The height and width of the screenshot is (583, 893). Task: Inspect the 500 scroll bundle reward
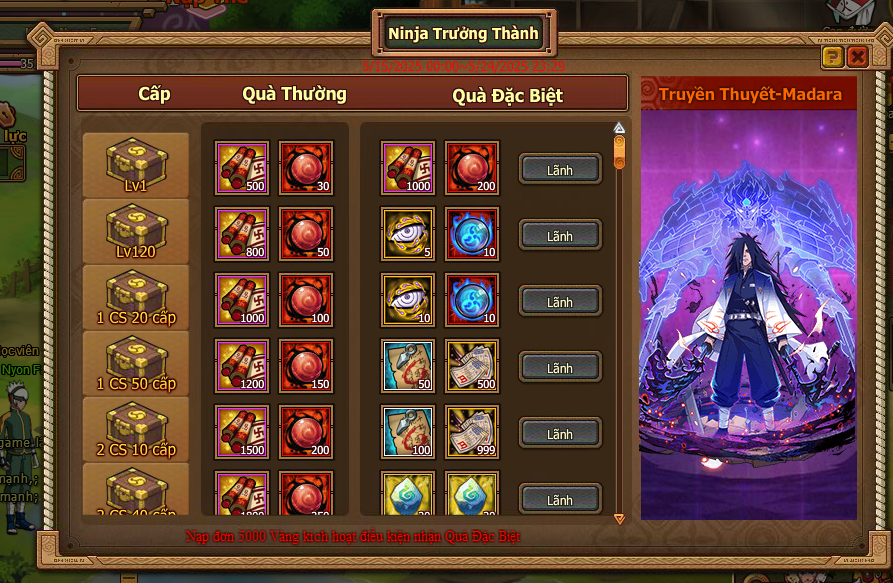pos(242,168)
